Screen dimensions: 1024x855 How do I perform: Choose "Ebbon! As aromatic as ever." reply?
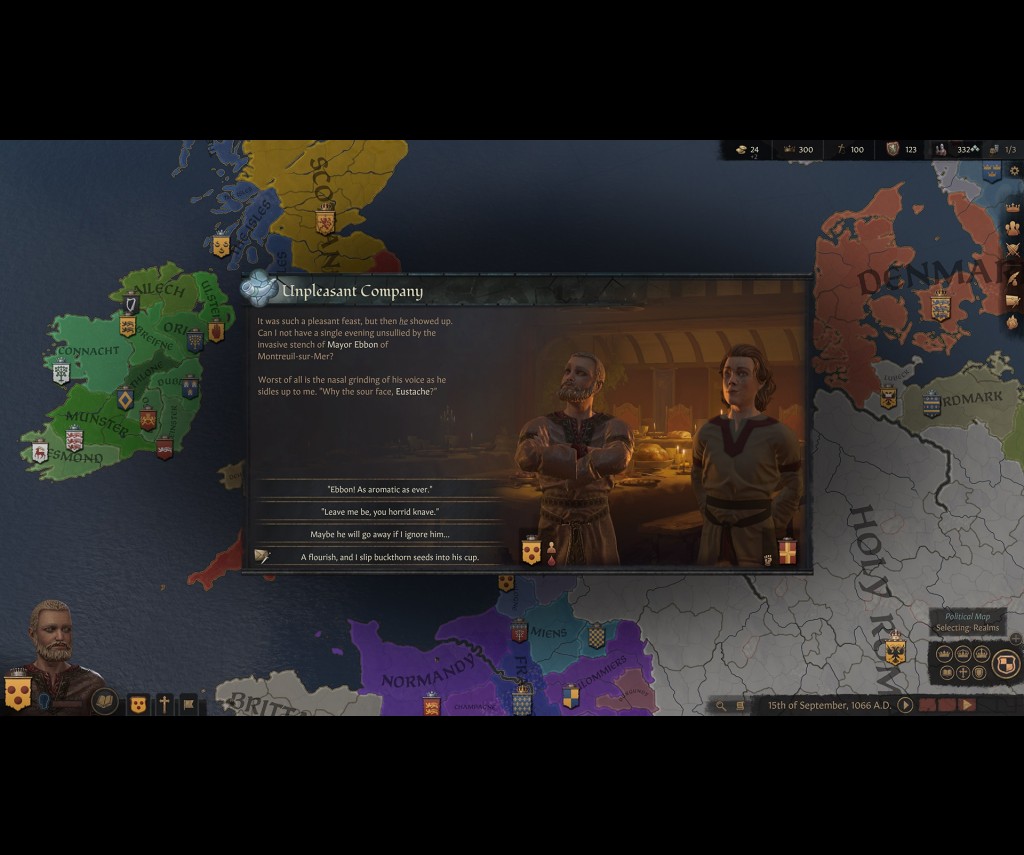click(379, 490)
